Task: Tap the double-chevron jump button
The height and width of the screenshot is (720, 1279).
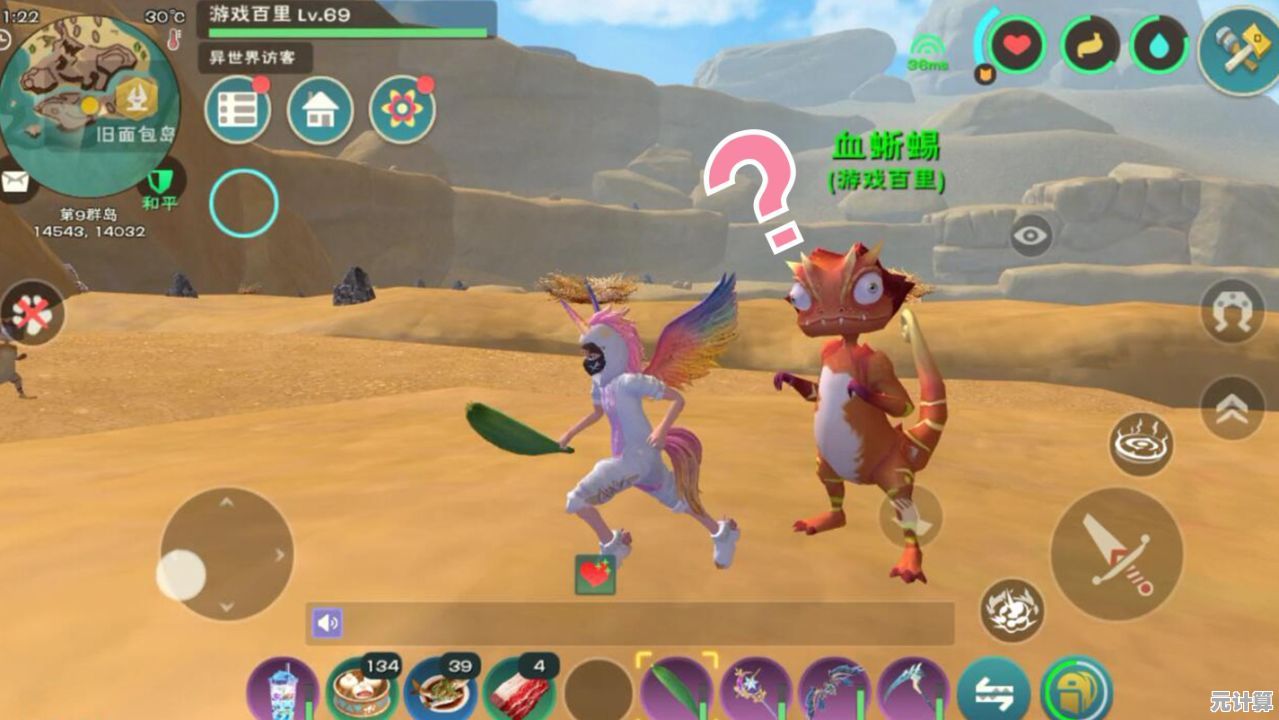Action: click(1232, 407)
